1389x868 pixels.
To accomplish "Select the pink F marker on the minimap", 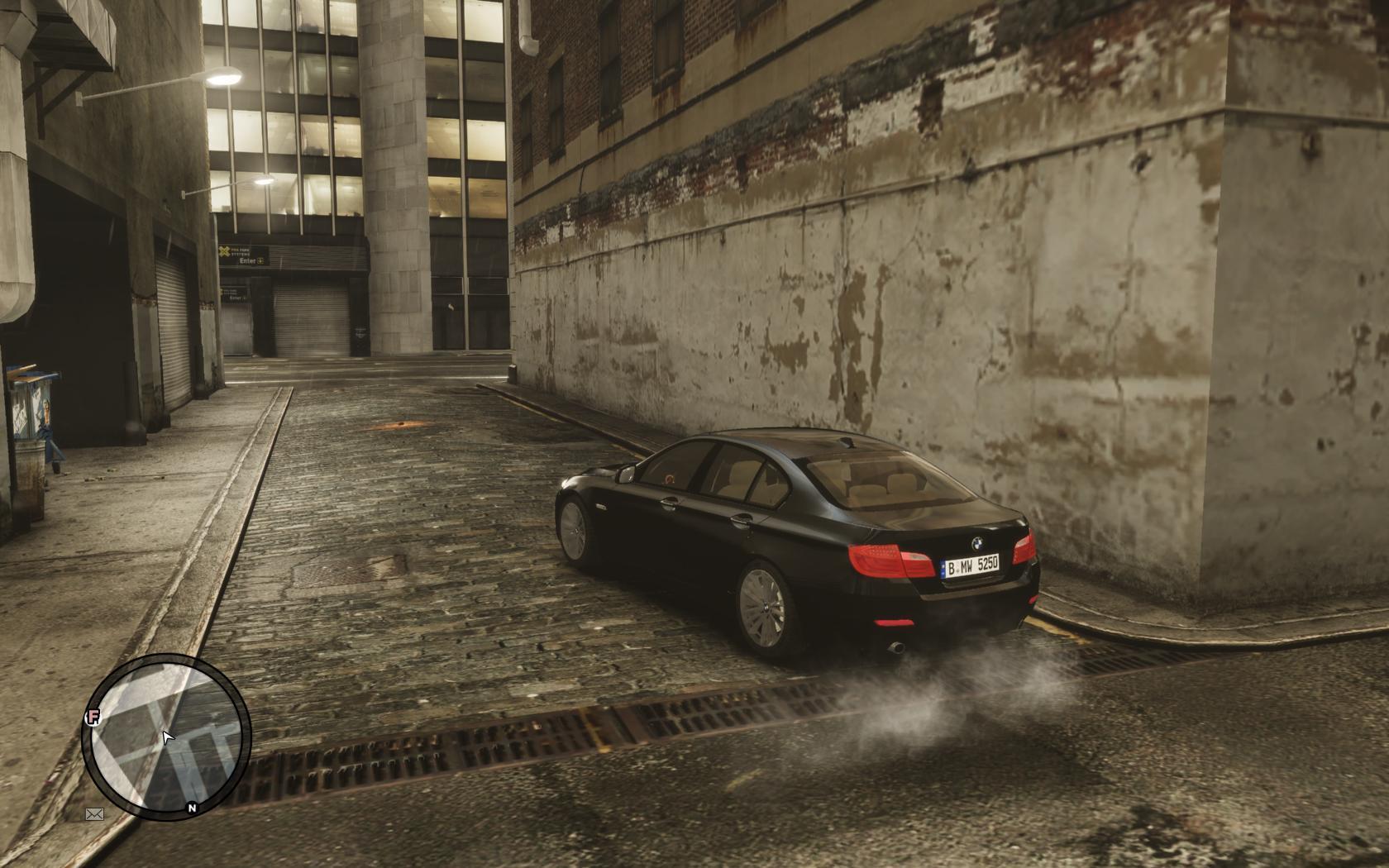I will point(93,717).
